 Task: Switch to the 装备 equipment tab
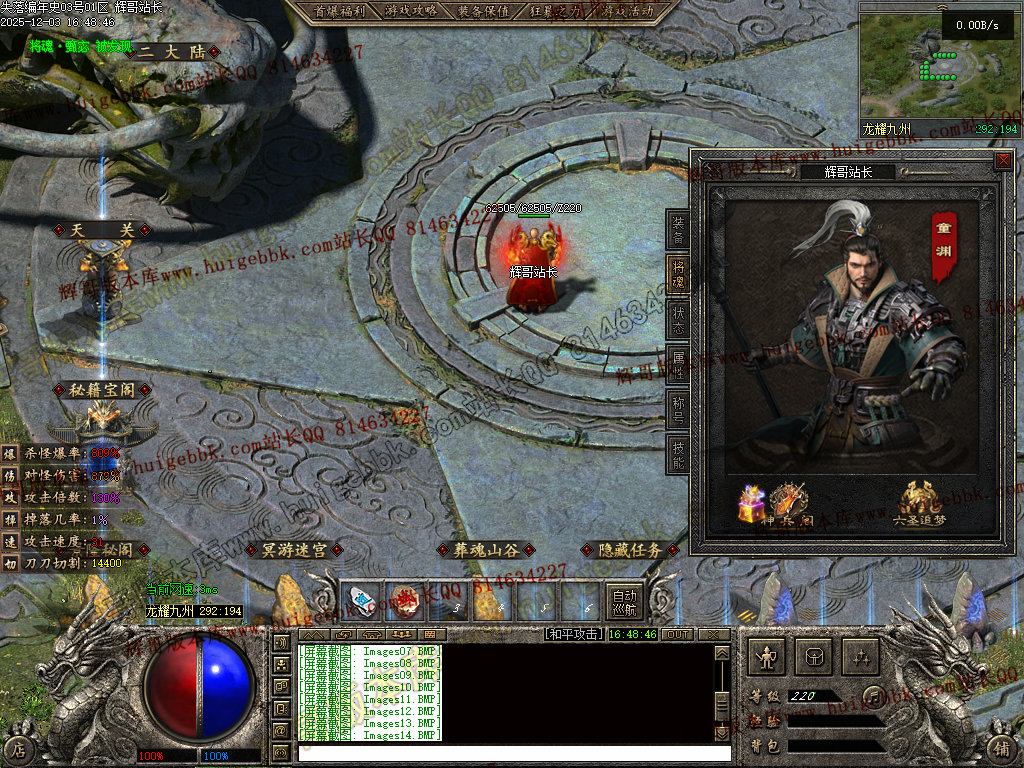(x=678, y=229)
